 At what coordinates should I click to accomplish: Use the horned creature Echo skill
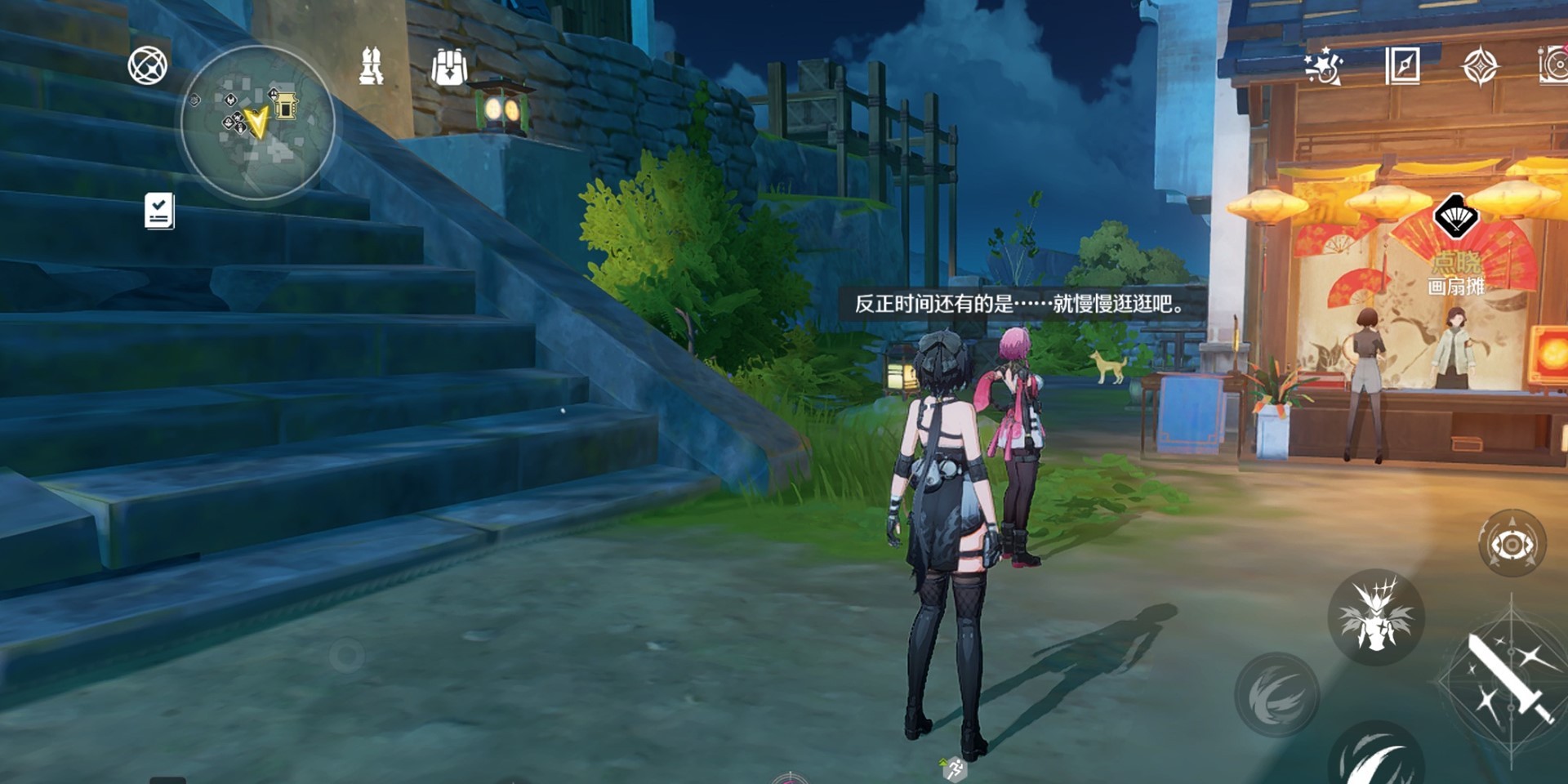pos(1377,617)
